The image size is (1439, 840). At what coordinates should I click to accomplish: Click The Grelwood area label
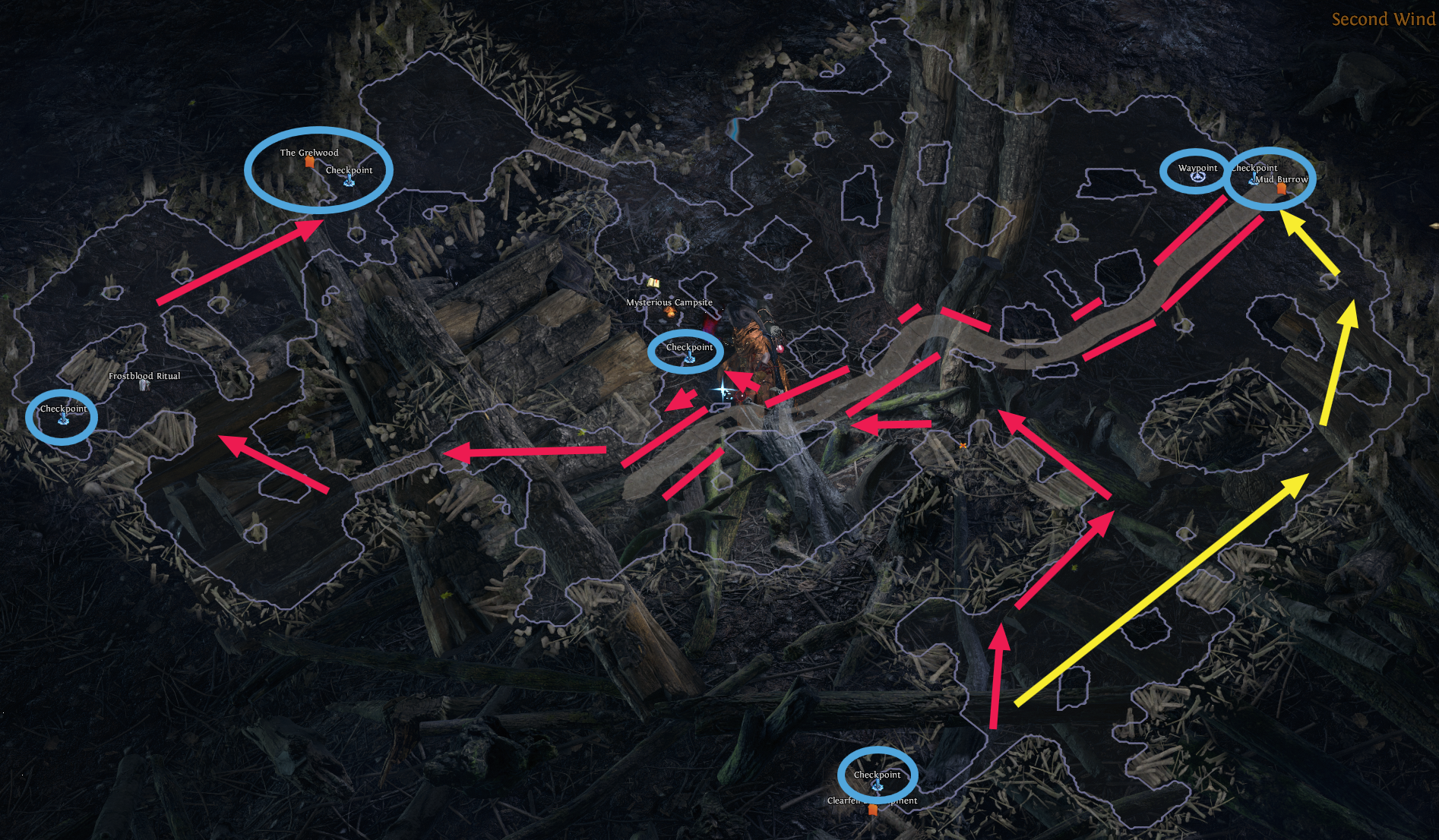(309, 152)
